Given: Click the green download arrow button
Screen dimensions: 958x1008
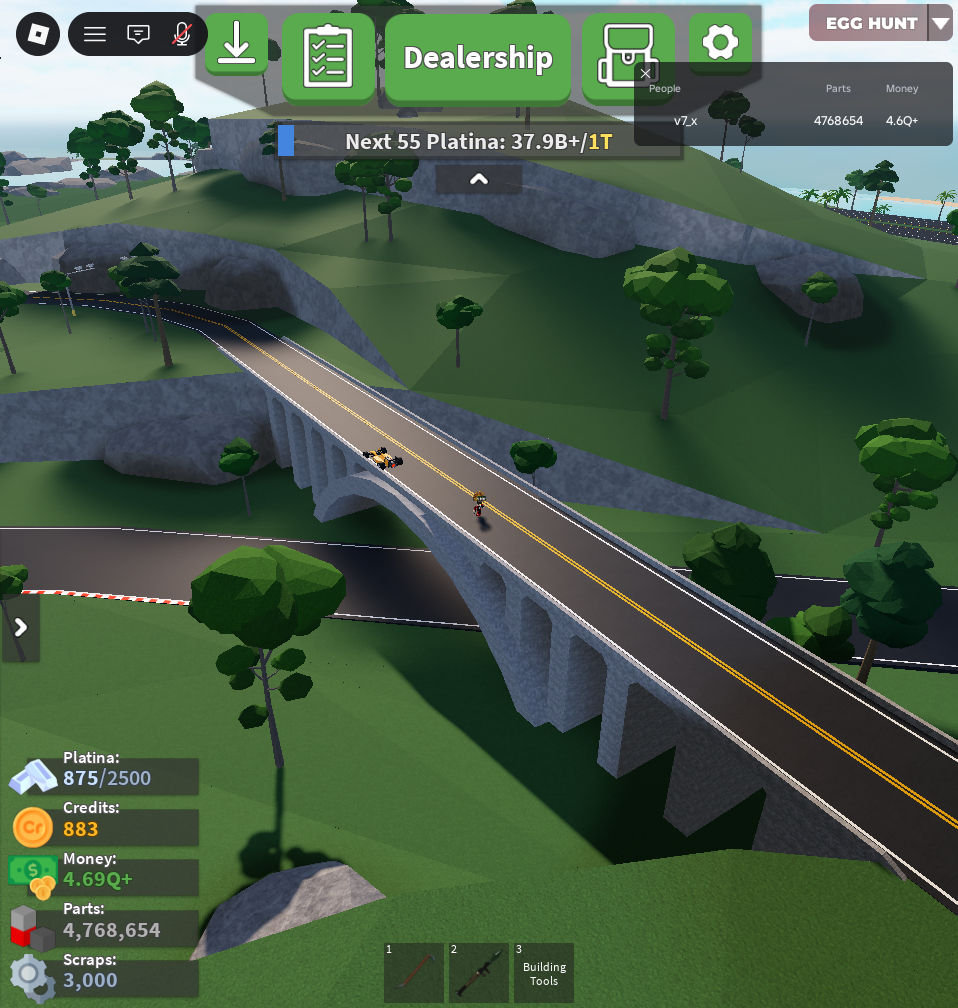Looking at the screenshot, I should (x=237, y=44).
